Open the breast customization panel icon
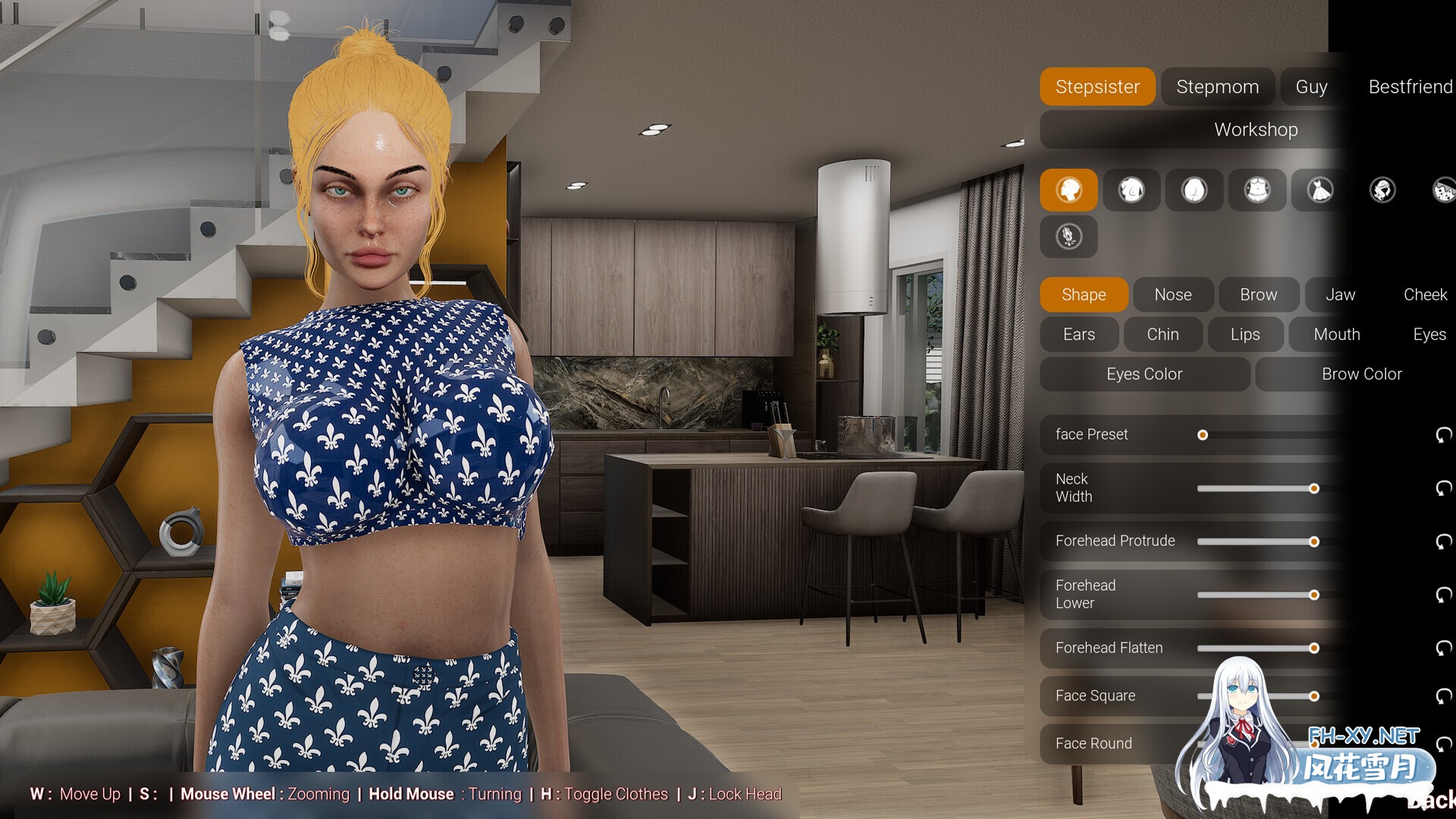This screenshot has height=819, width=1456. click(x=1131, y=190)
